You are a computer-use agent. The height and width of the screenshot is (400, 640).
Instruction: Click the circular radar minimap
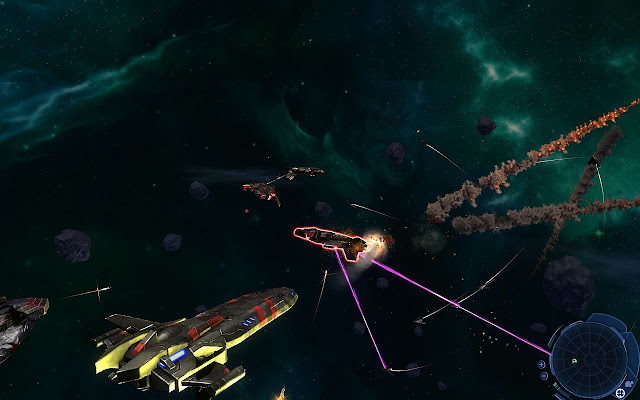[589, 359]
